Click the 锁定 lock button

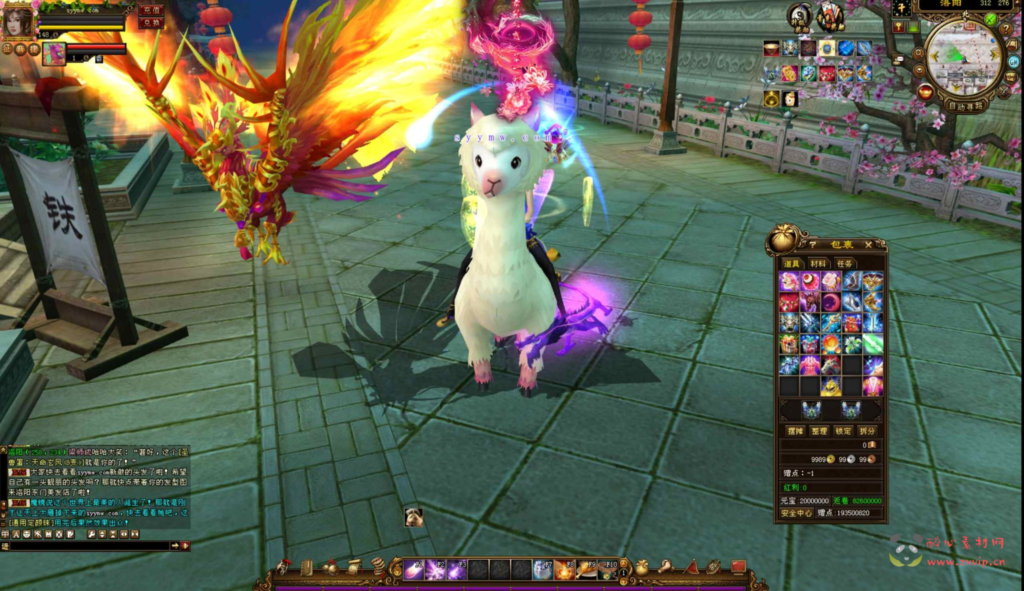pos(844,430)
